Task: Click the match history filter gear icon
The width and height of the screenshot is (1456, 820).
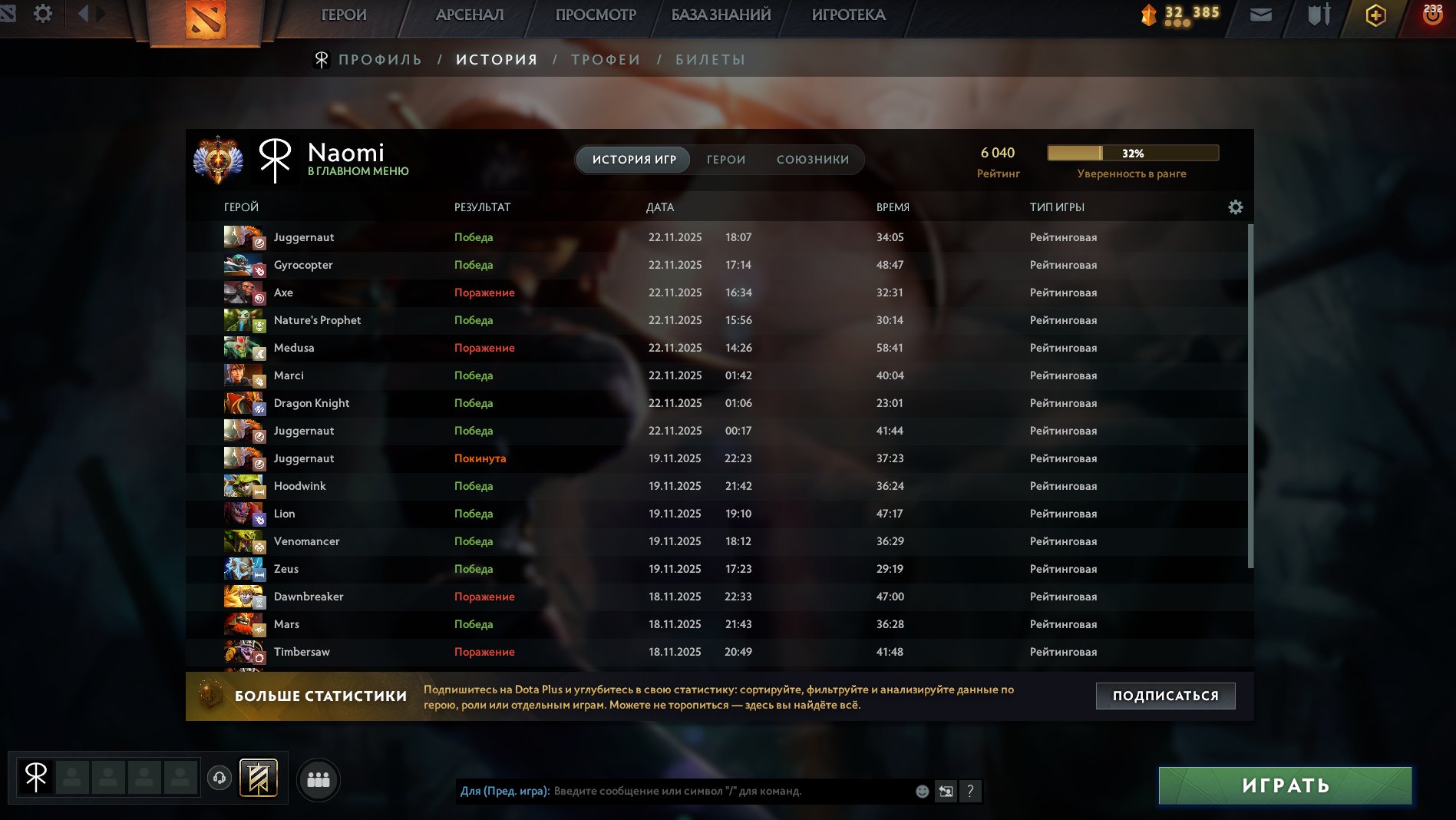Action: point(1236,207)
